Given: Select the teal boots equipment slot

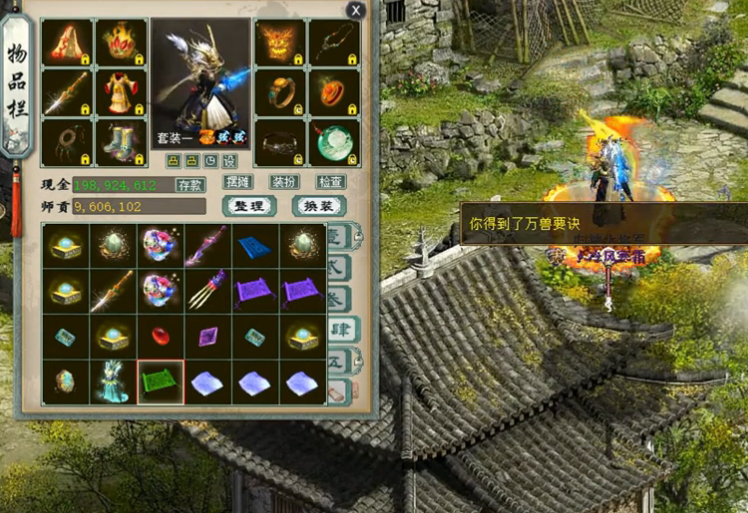Looking at the screenshot, I should (x=122, y=141).
